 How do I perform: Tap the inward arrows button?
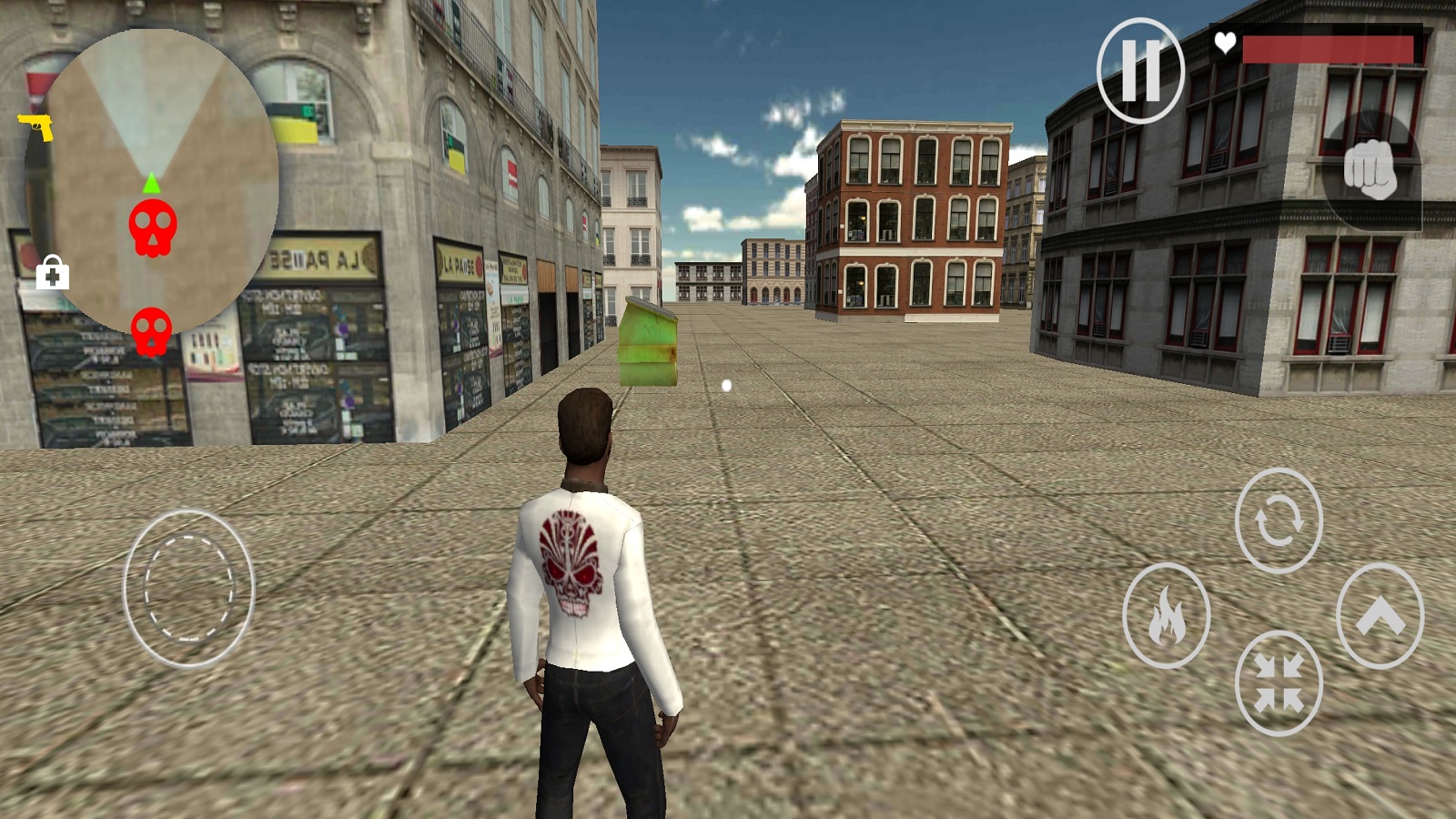click(1278, 682)
